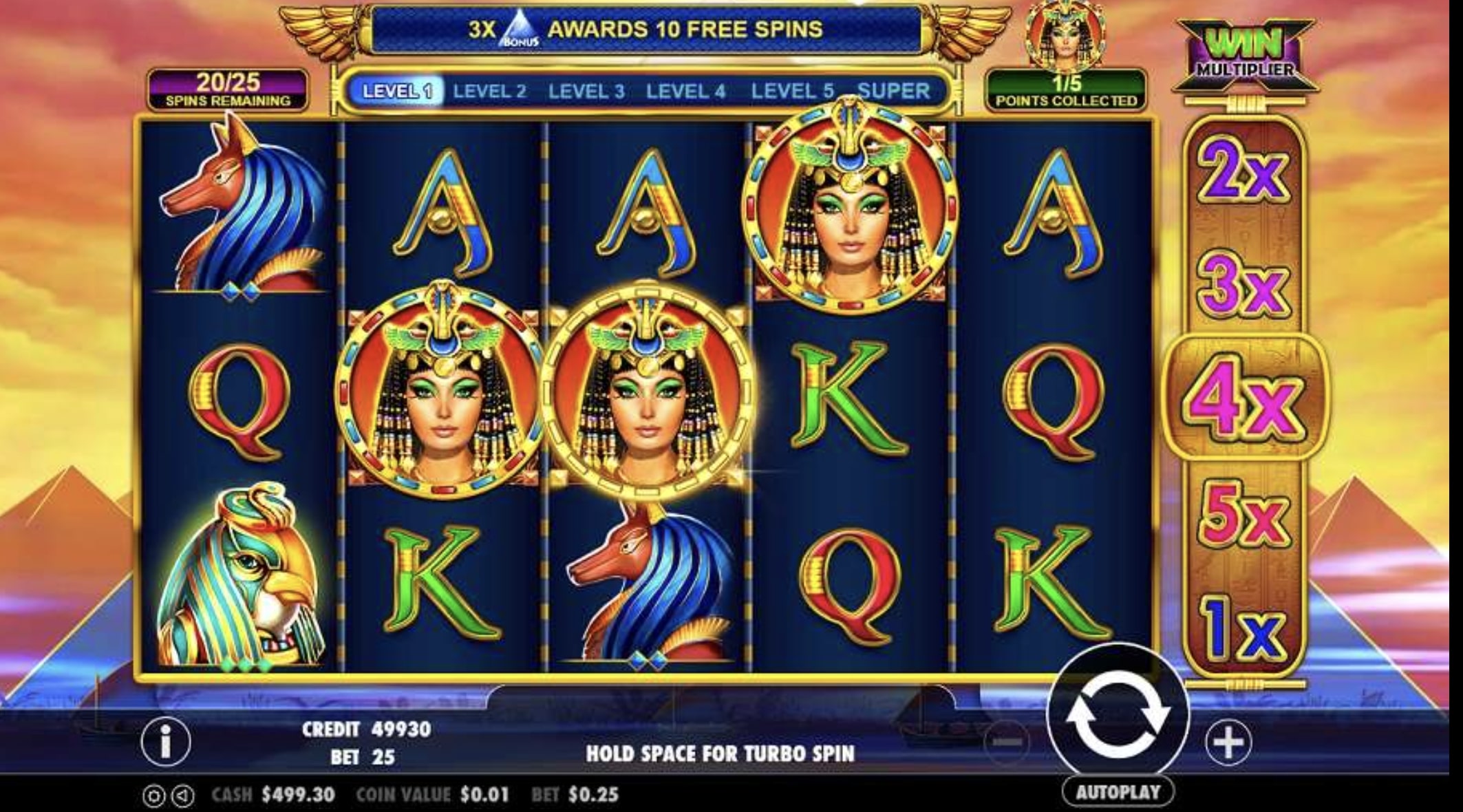Open the game info paytable
1463x812 pixels.
pos(165,742)
